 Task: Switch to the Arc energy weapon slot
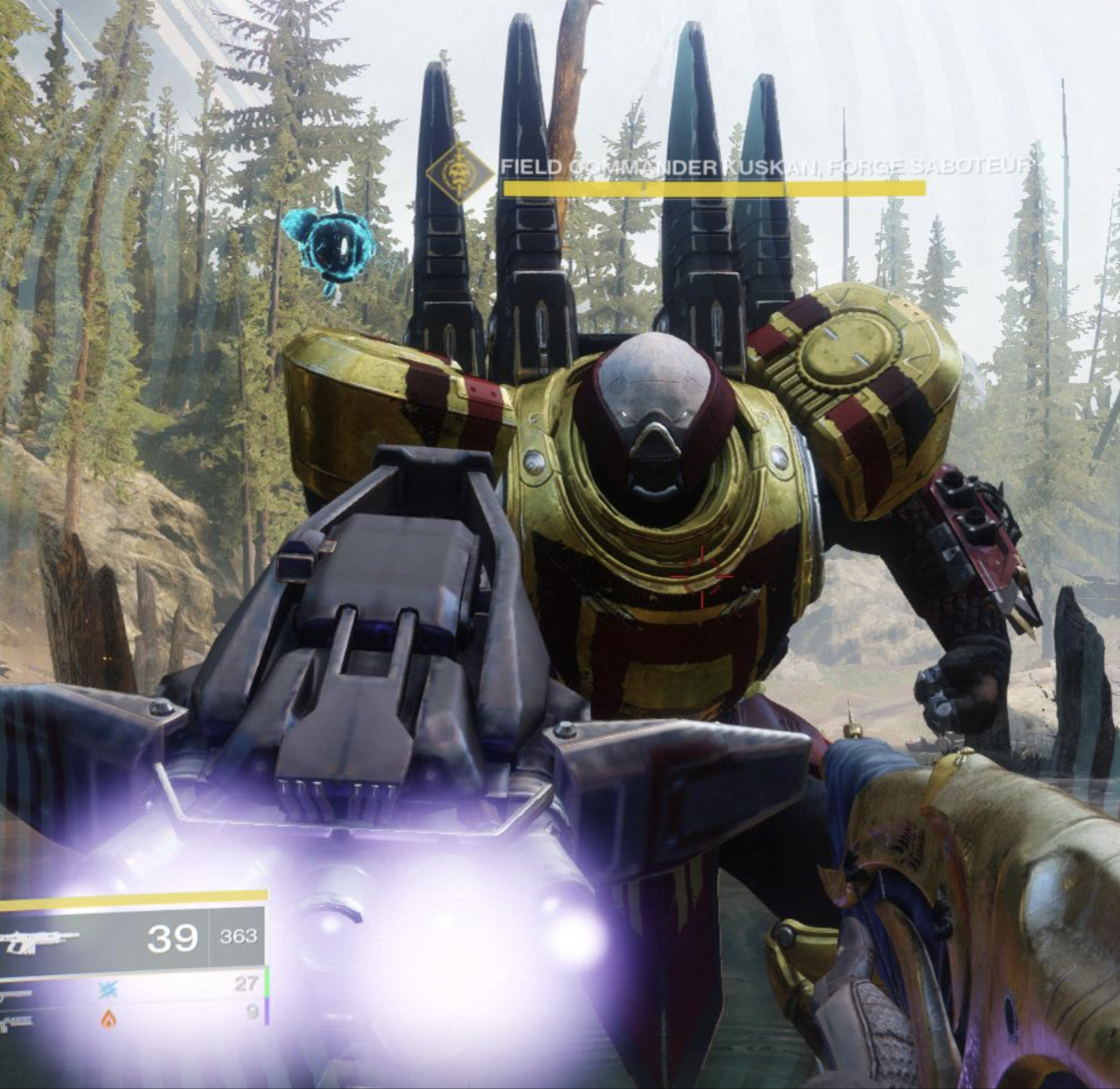pyautogui.click(x=108, y=988)
